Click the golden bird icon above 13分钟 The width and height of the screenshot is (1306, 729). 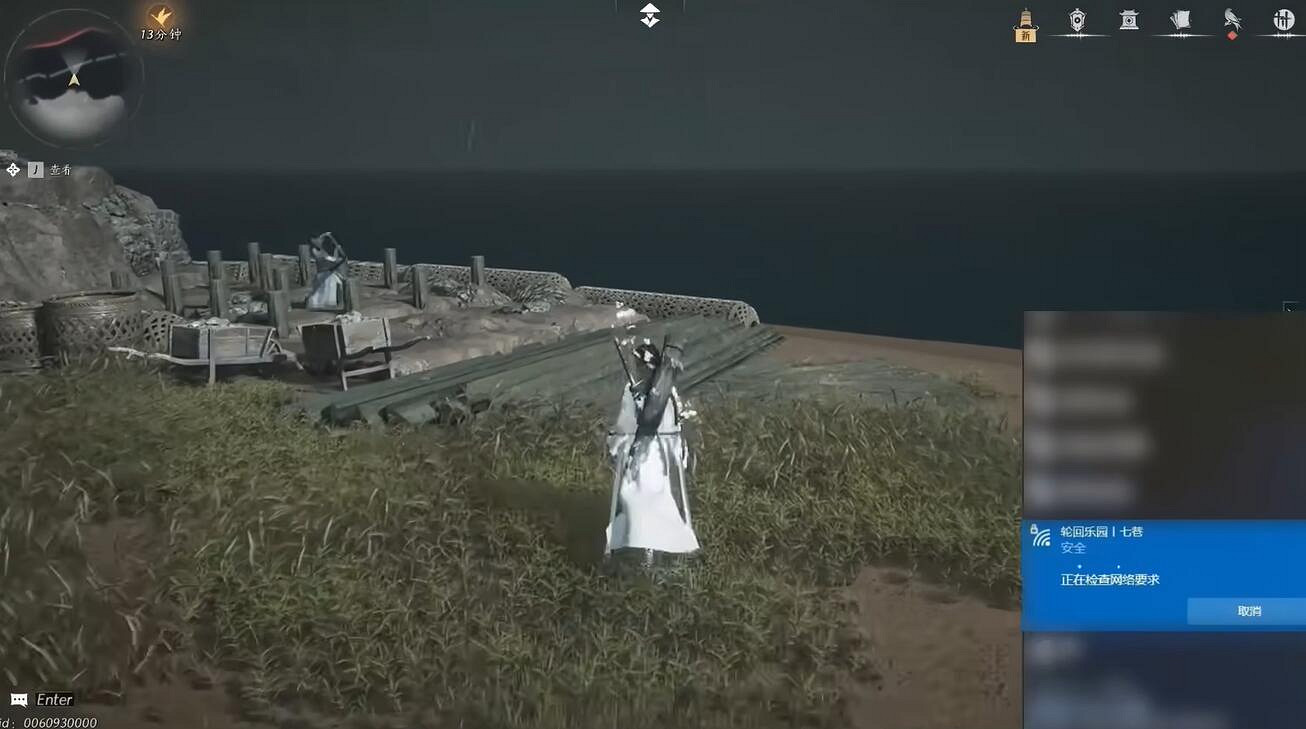pyautogui.click(x=159, y=16)
